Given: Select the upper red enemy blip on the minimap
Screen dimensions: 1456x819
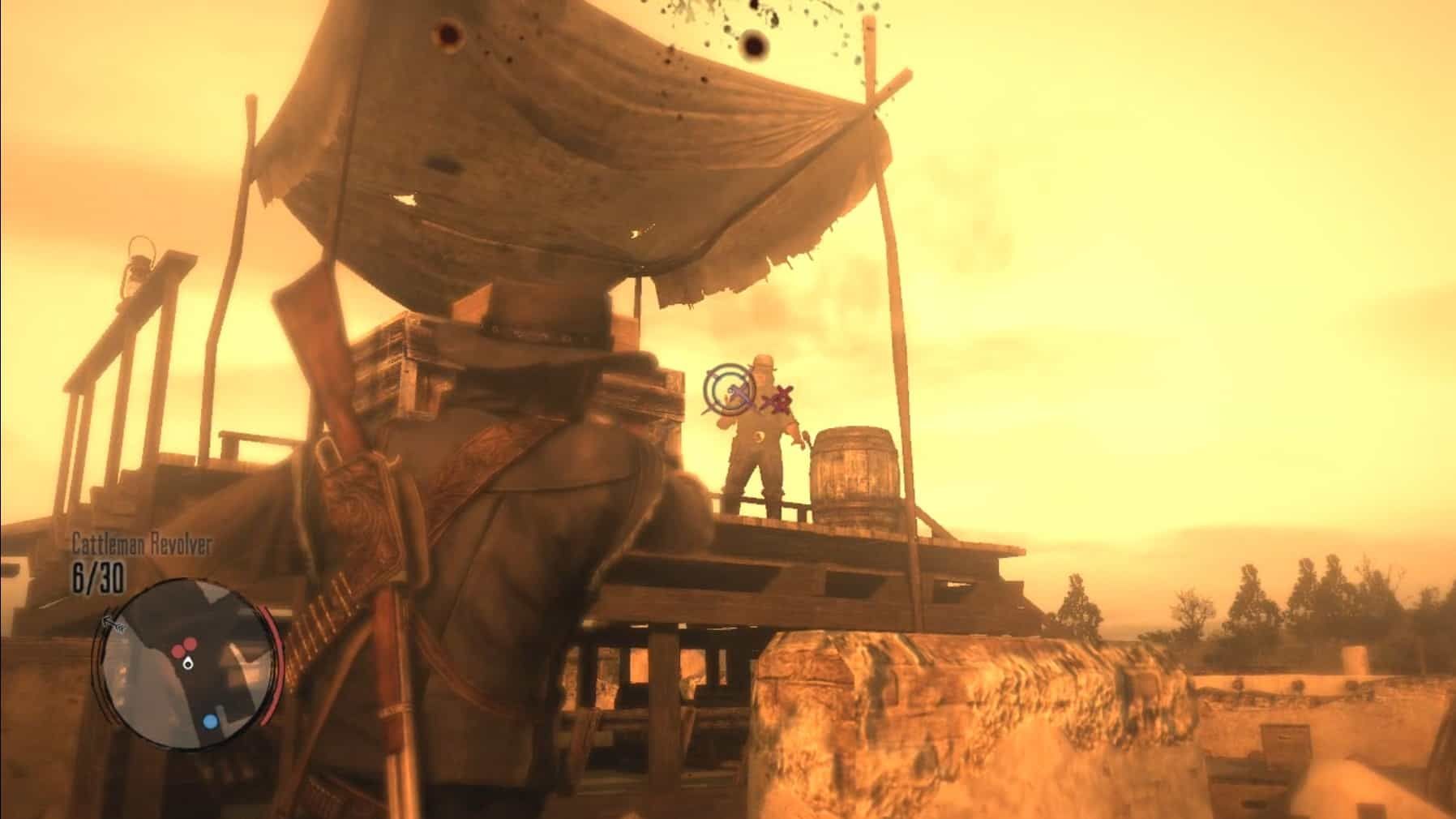Looking at the screenshot, I should click(190, 643).
